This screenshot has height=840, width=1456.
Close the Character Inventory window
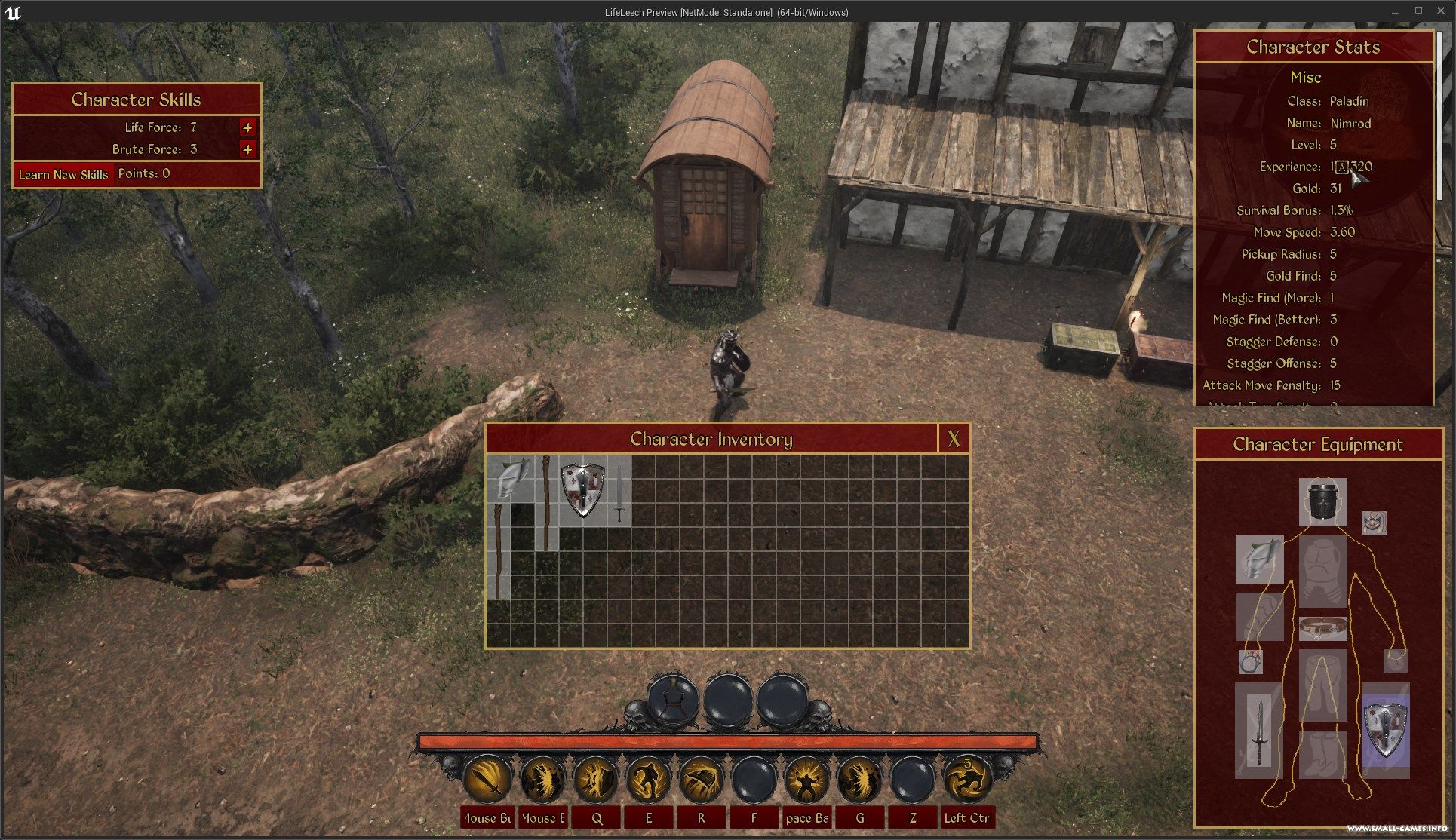[x=954, y=439]
